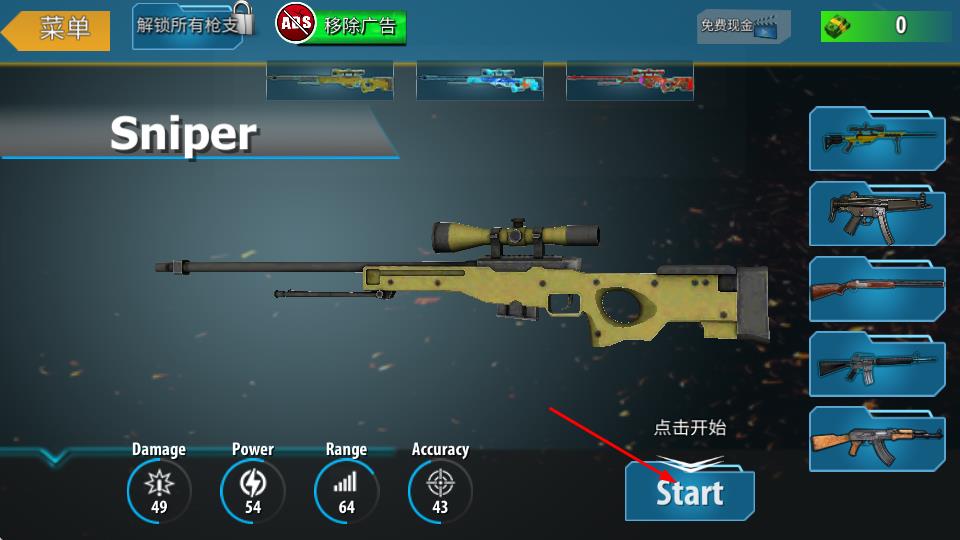
Task: Switch to the AK-47 category
Action: pyautogui.click(x=877, y=439)
